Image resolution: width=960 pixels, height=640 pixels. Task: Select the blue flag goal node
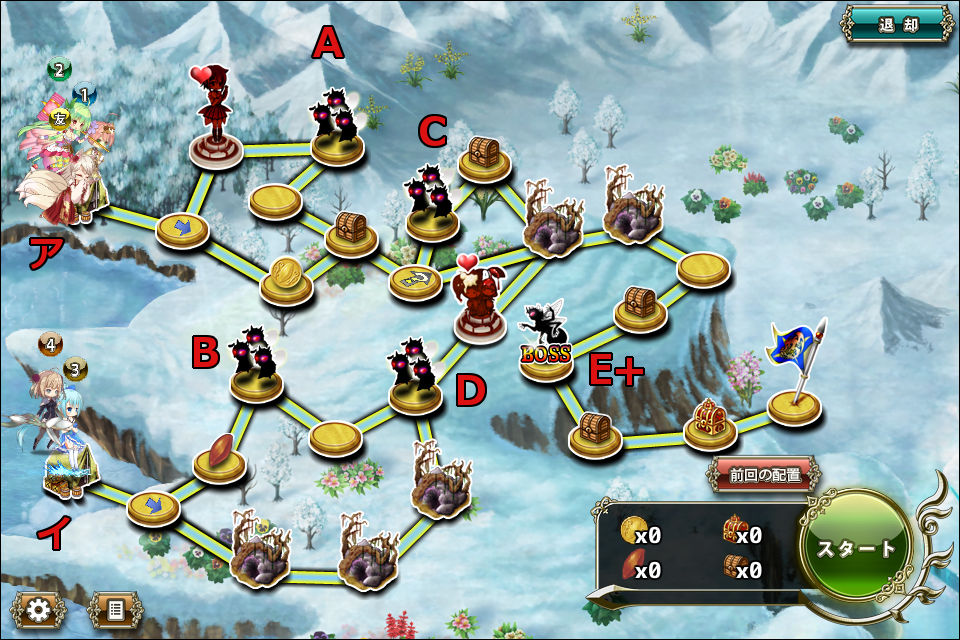(795, 380)
